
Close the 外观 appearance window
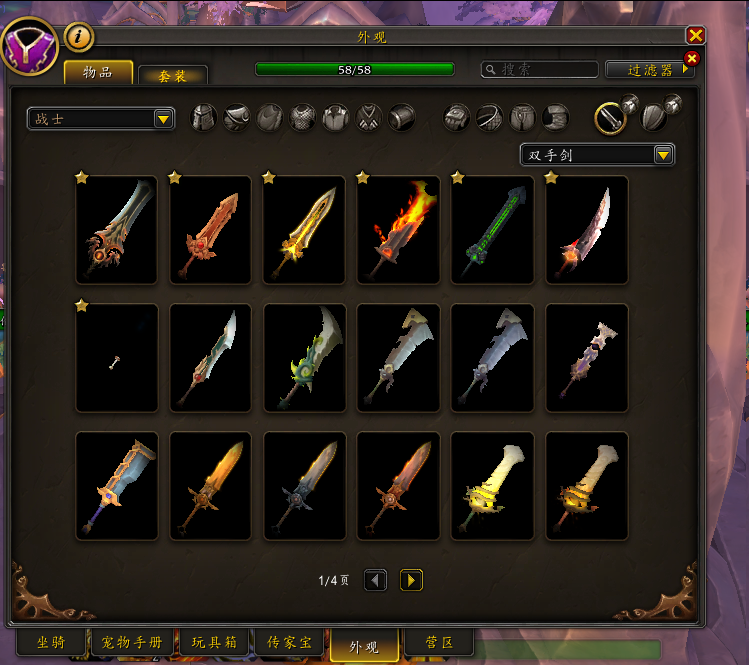696,36
